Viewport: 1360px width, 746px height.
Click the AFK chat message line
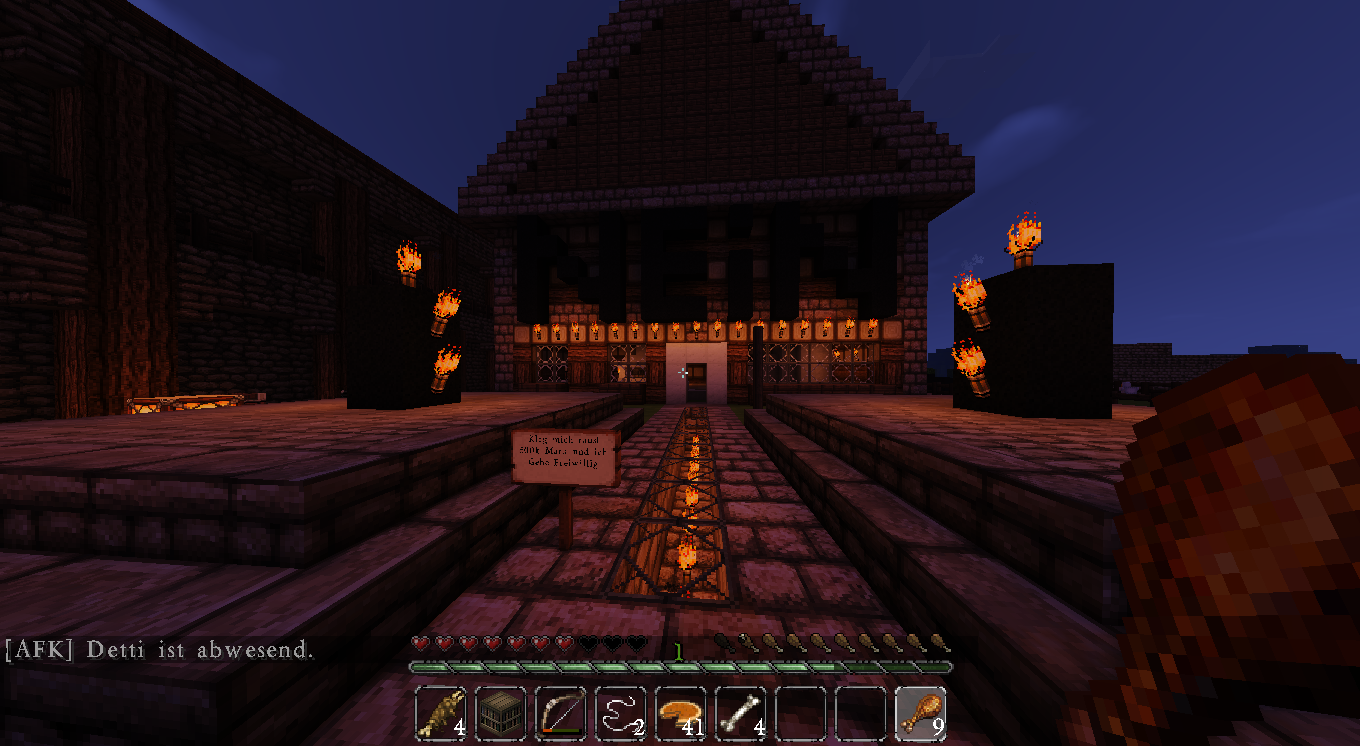[x=160, y=650]
